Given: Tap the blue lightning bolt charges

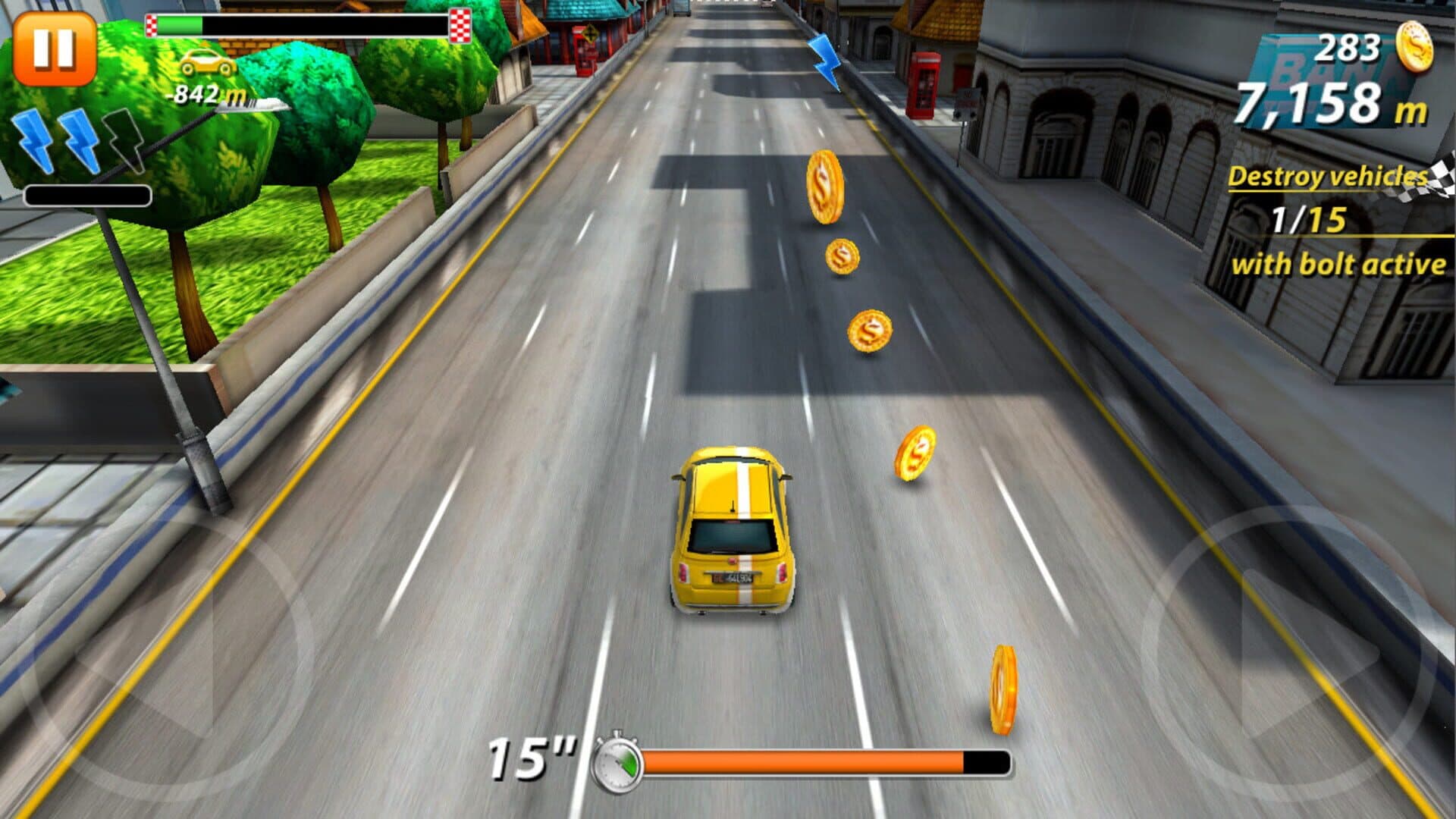Looking at the screenshot, I should (80, 140).
